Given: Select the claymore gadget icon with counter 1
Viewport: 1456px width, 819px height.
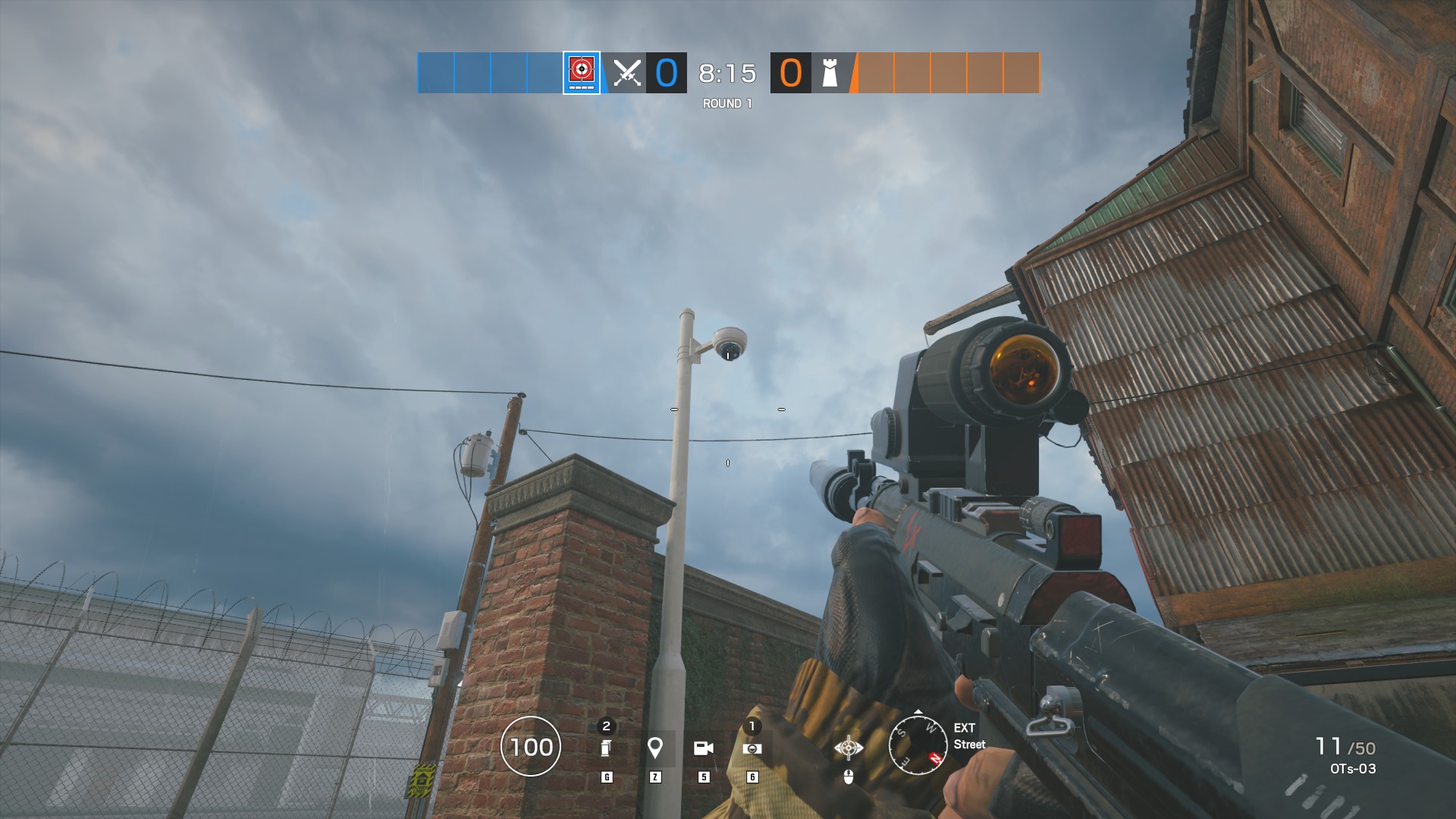Looking at the screenshot, I should (752, 747).
